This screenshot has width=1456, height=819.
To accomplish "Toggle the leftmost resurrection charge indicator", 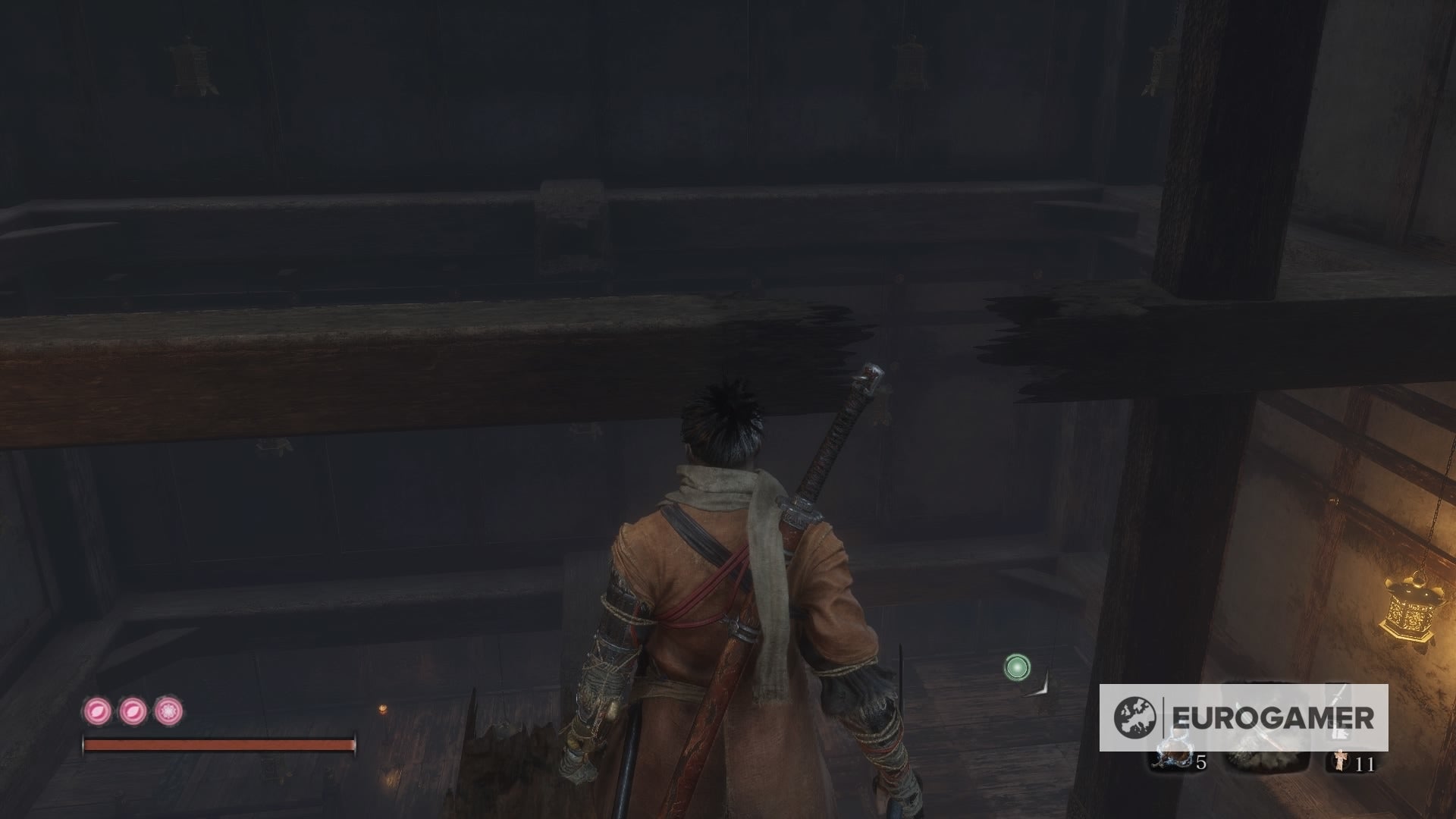I will [96, 710].
